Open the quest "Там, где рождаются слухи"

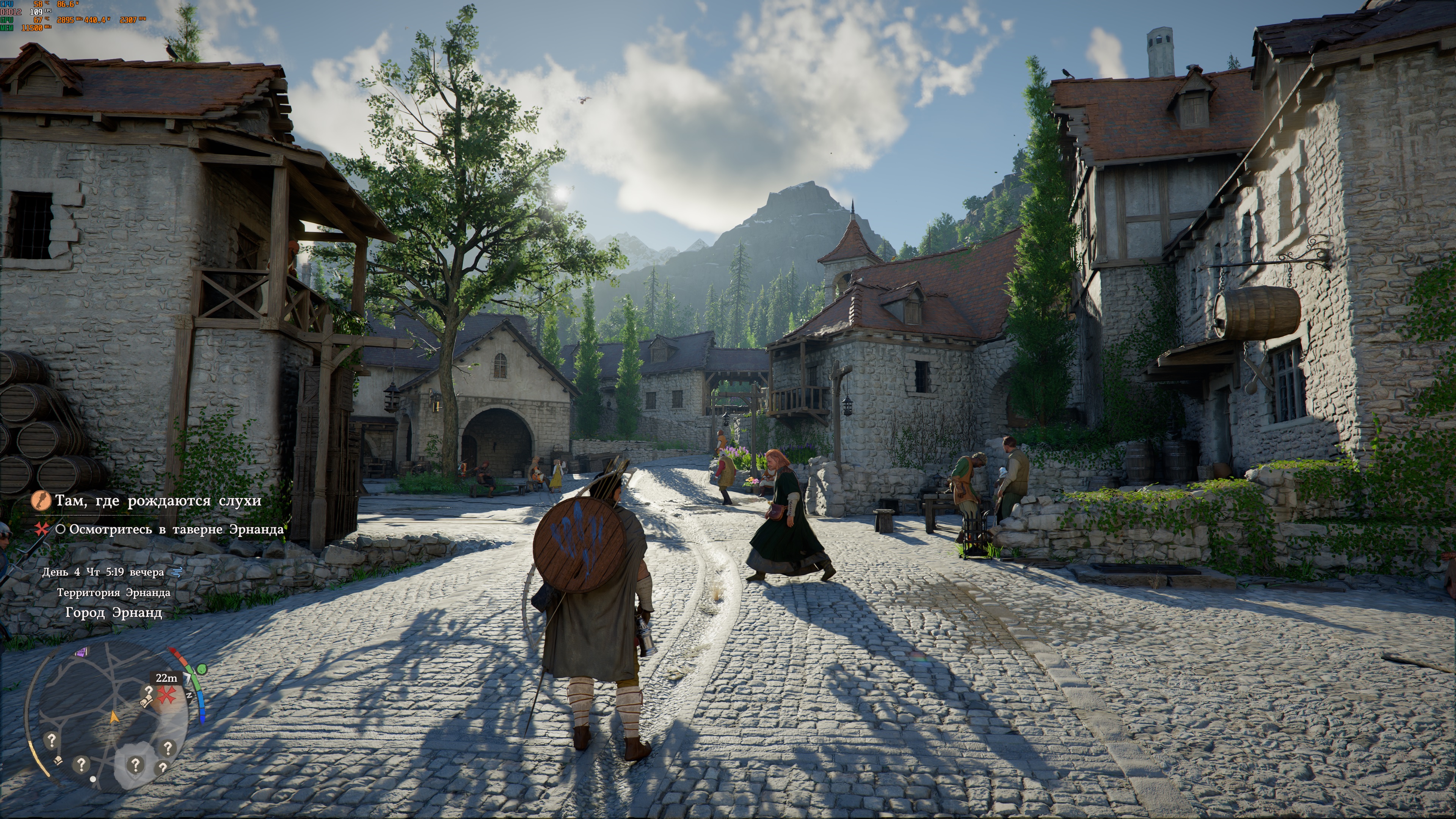click(x=158, y=501)
